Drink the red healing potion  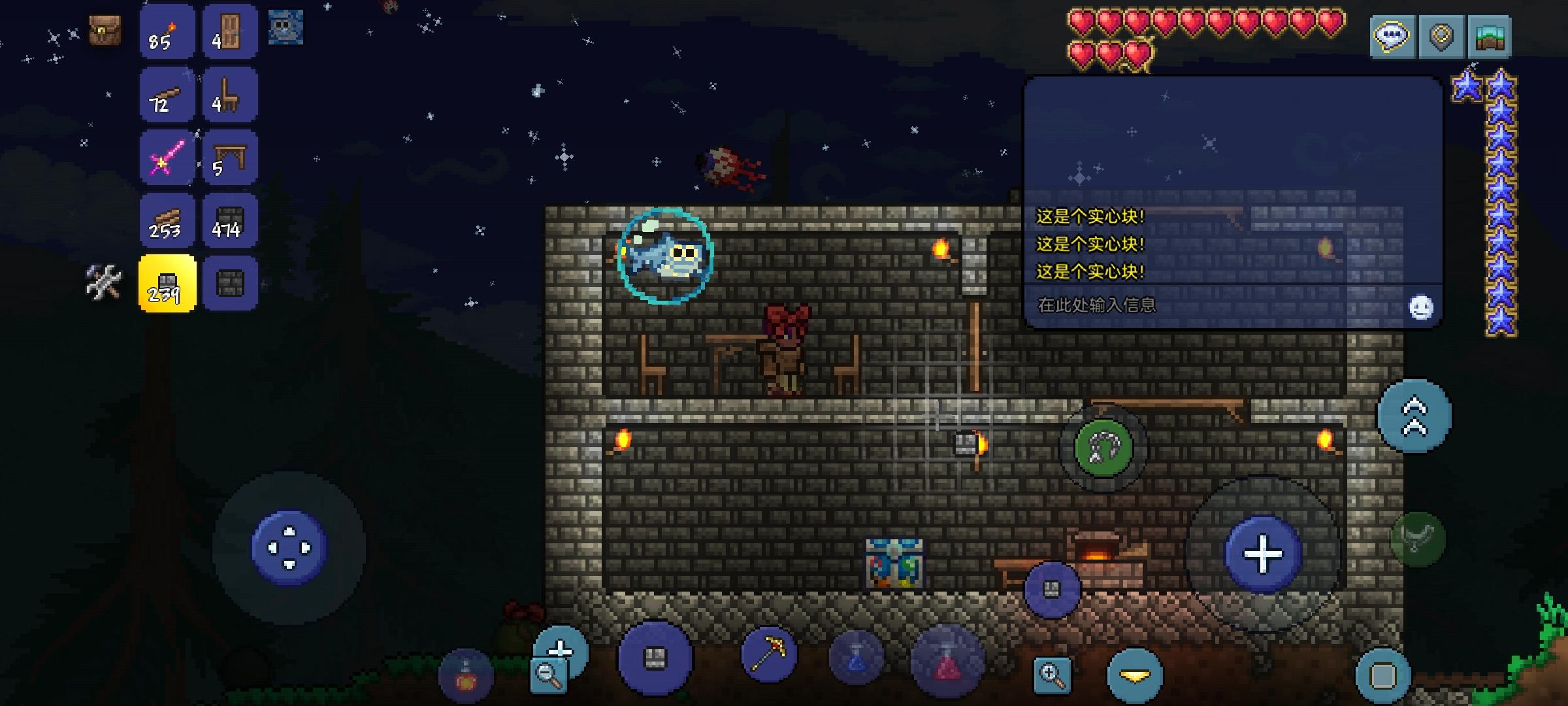pyautogui.click(x=947, y=660)
